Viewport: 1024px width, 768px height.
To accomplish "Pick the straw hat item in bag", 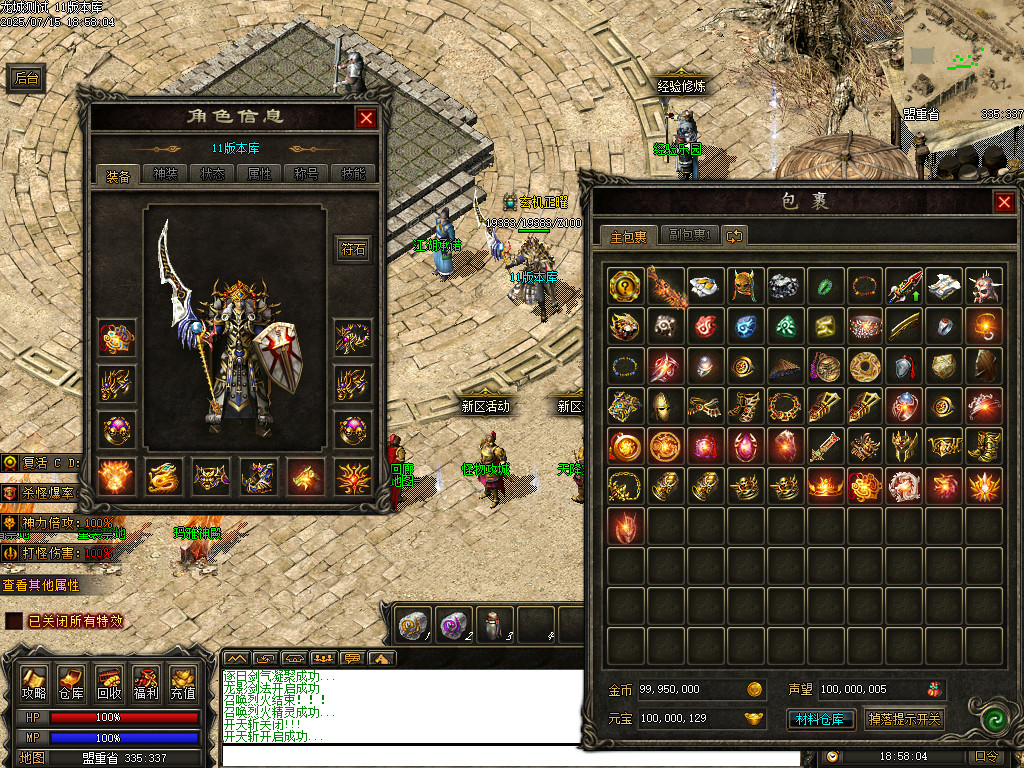I will pyautogui.click(x=784, y=366).
